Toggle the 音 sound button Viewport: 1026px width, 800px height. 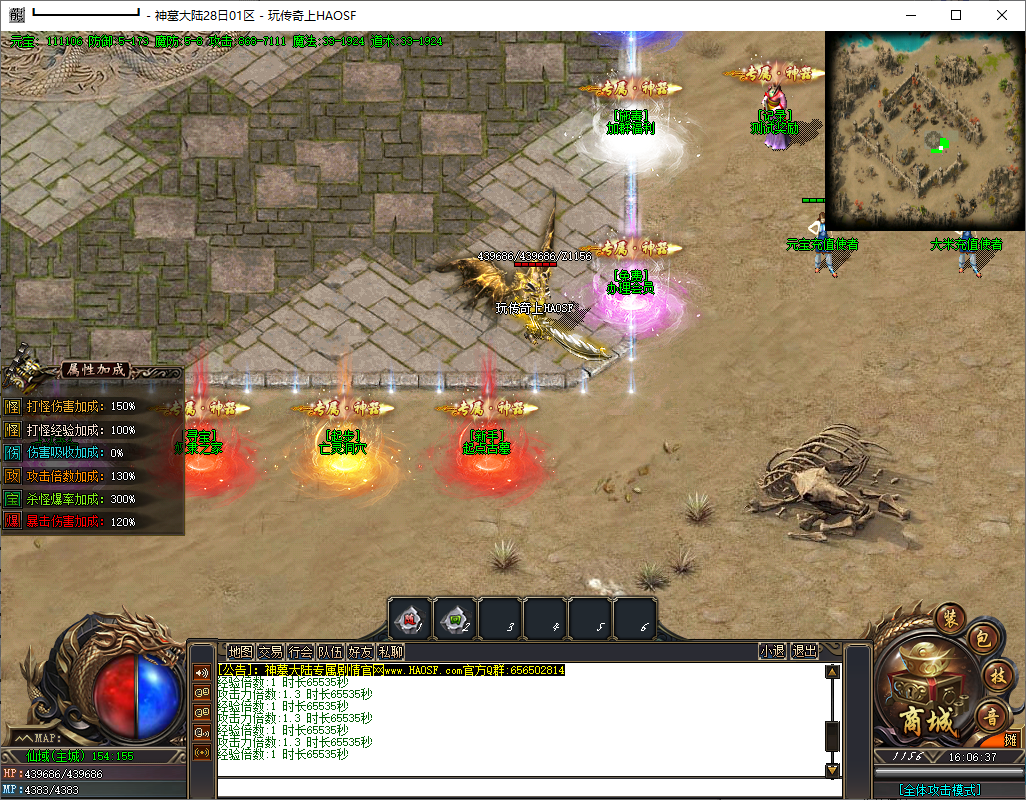click(992, 715)
